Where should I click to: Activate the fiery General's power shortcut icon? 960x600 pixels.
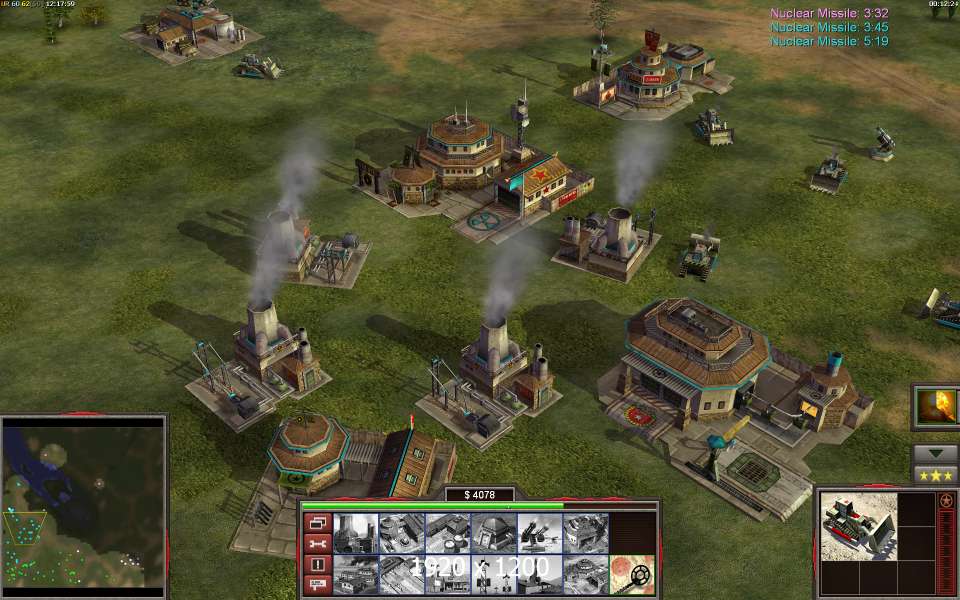click(x=936, y=407)
